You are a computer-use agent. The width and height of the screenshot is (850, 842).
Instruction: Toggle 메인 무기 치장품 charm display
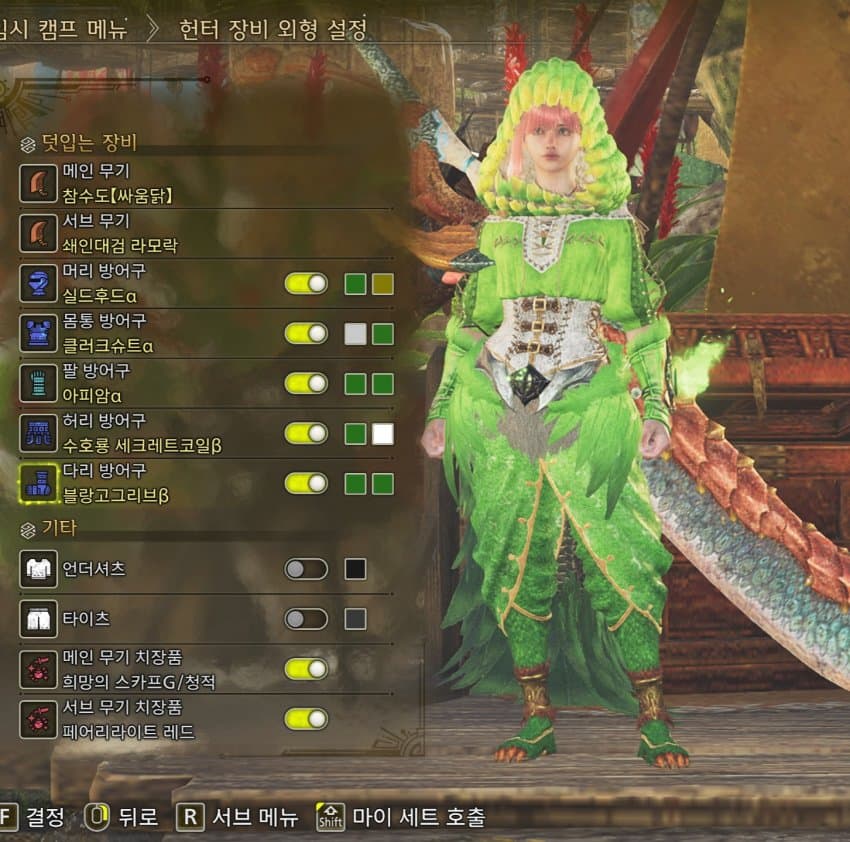click(306, 669)
